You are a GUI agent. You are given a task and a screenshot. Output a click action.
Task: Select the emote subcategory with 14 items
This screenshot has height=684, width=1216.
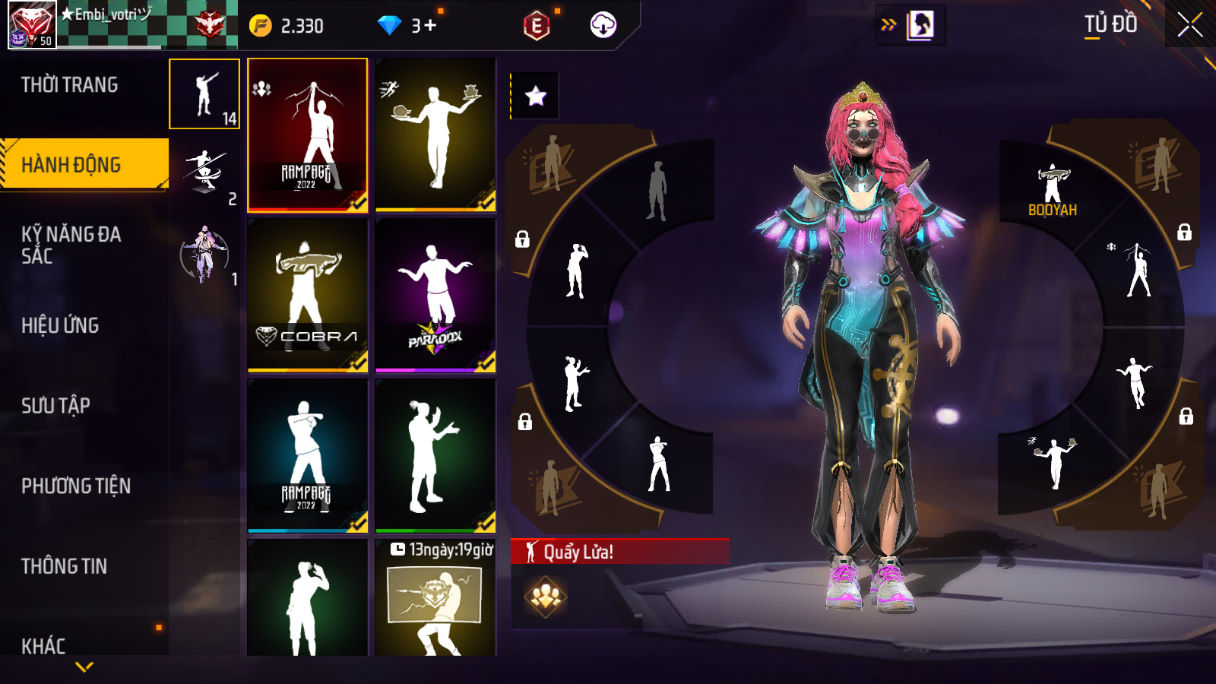tap(204, 94)
